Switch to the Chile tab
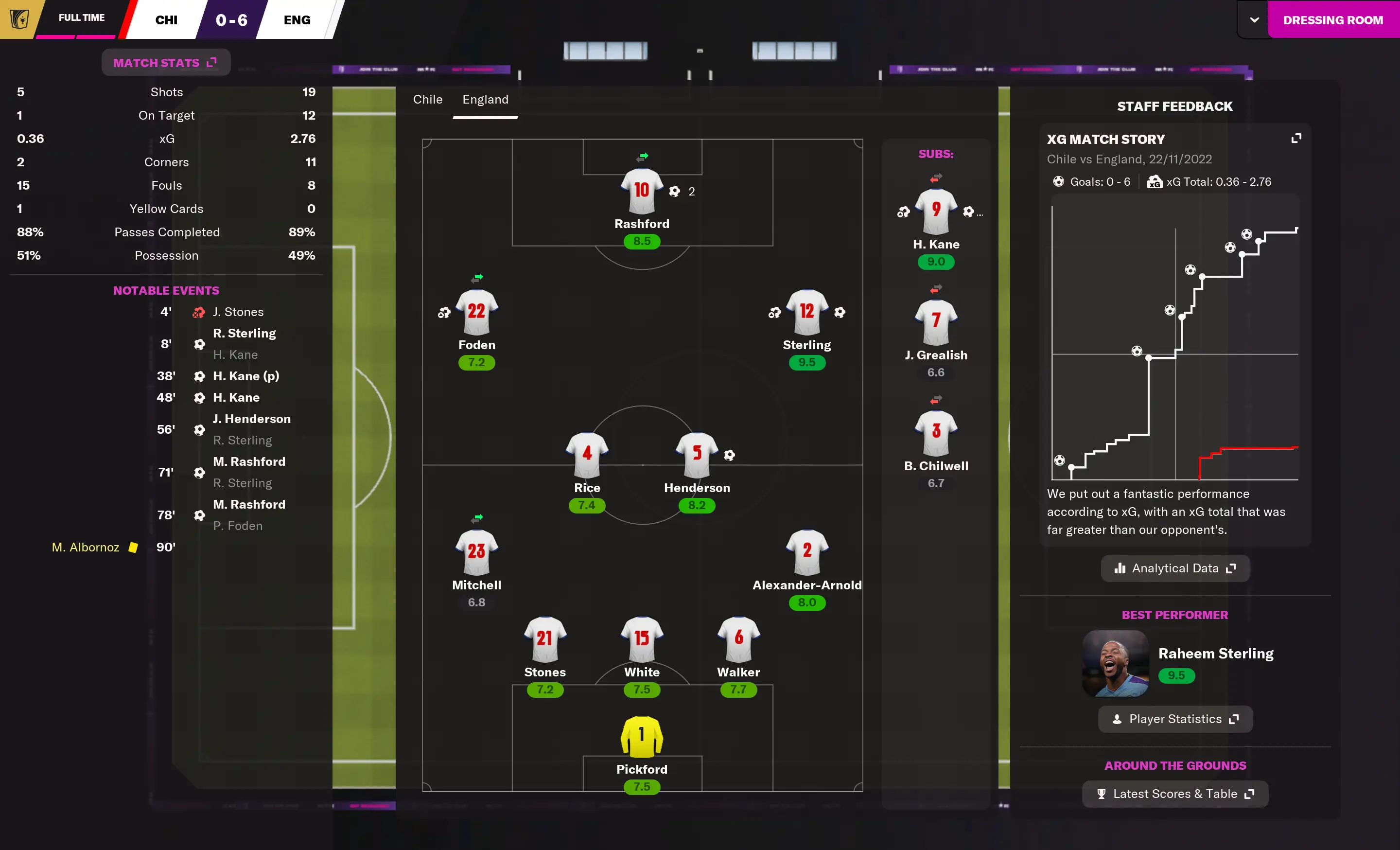The image size is (1400, 850). tap(427, 99)
